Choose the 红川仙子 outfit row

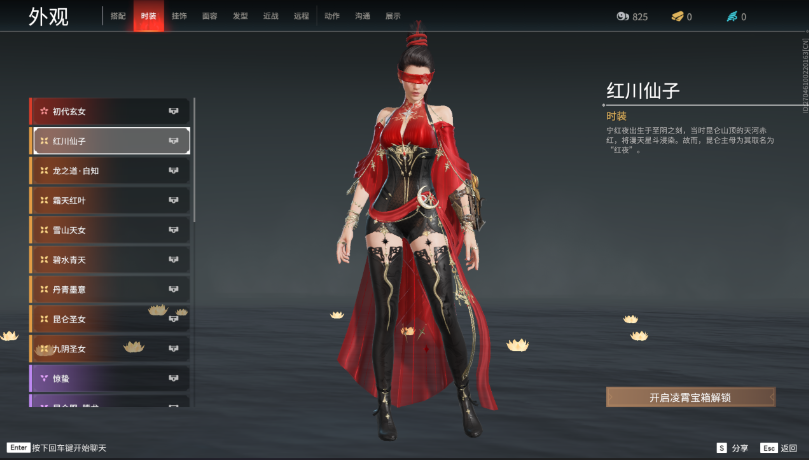pos(110,141)
